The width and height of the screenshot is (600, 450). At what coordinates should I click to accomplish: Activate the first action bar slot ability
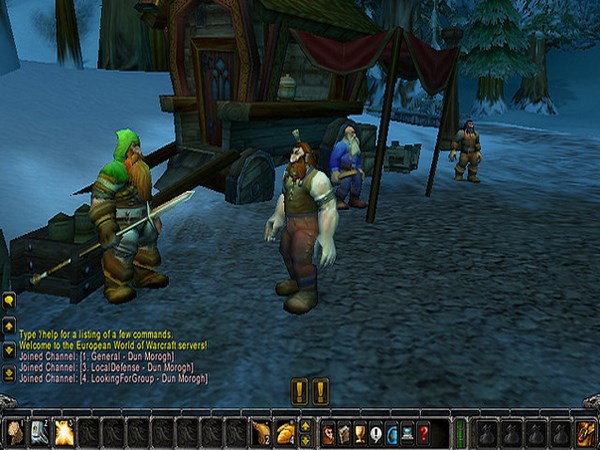click(x=16, y=432)
